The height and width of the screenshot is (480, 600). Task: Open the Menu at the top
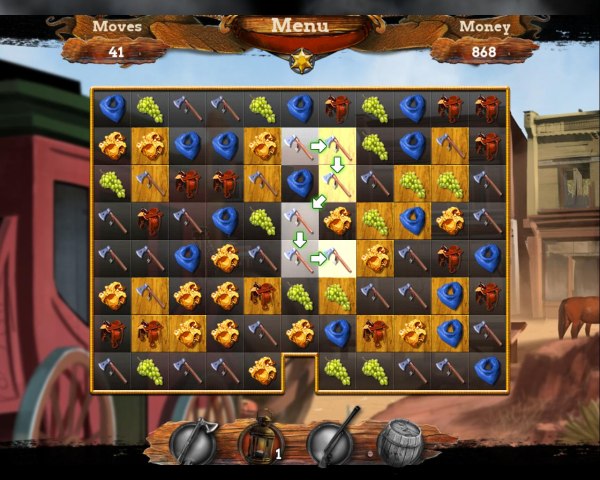pyautogui.click(x=300, y=26)
